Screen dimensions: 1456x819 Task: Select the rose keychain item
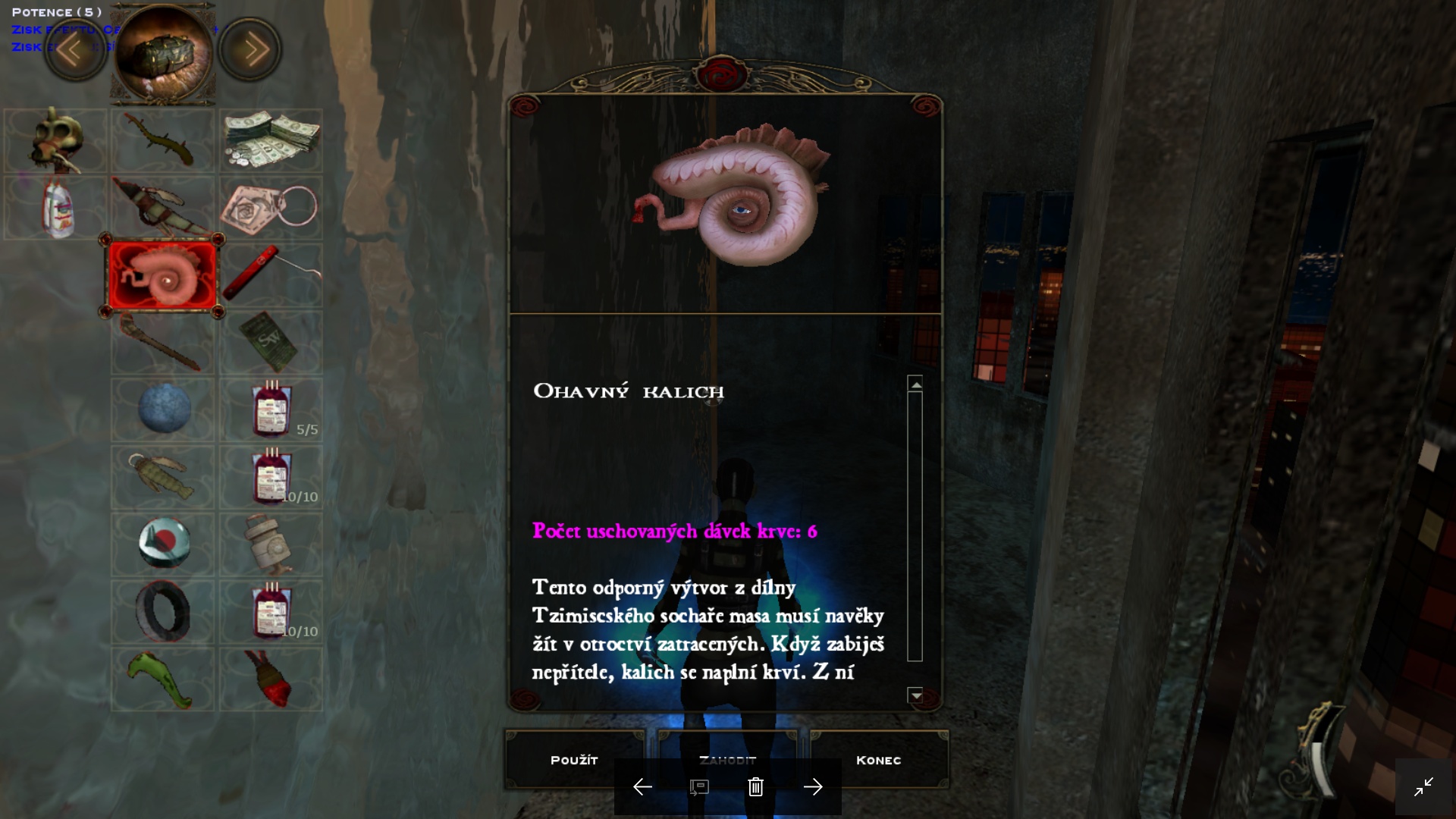click(x=270, y=207)
